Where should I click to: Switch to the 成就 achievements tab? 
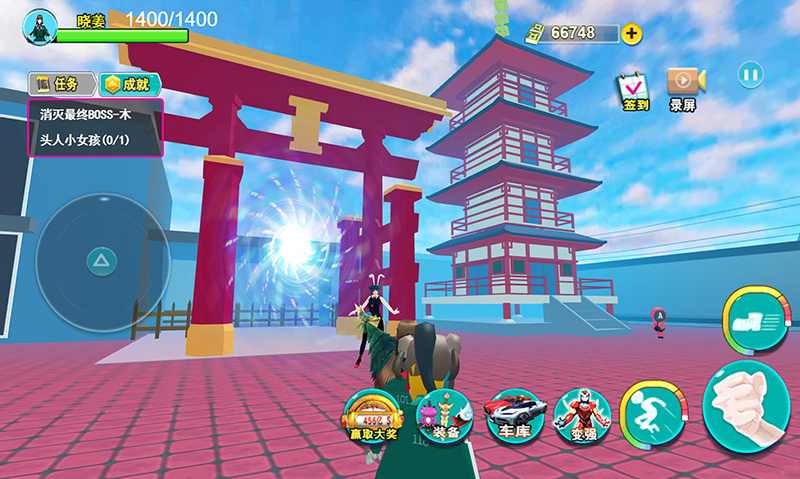tap(131, 84)
